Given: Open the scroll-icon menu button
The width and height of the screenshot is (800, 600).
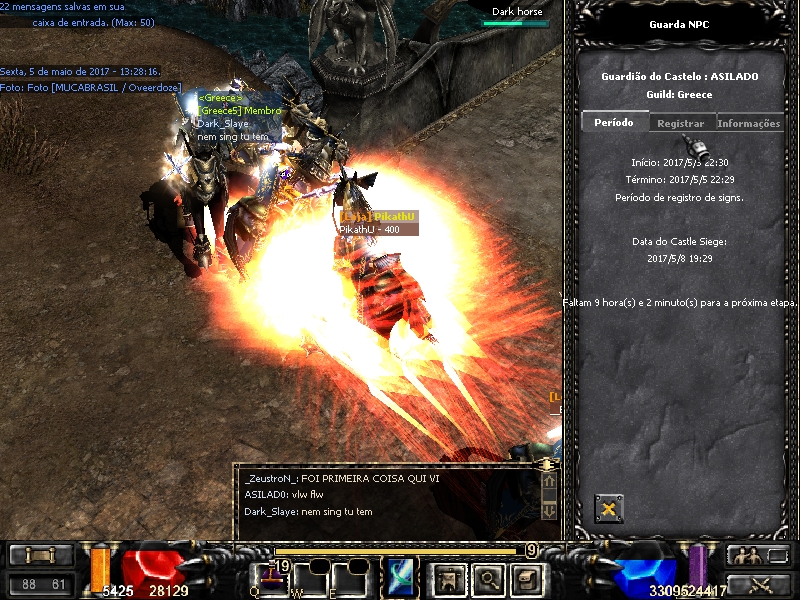Looking at the screenshot, I should pyautogui.click(x=526, y=577).
